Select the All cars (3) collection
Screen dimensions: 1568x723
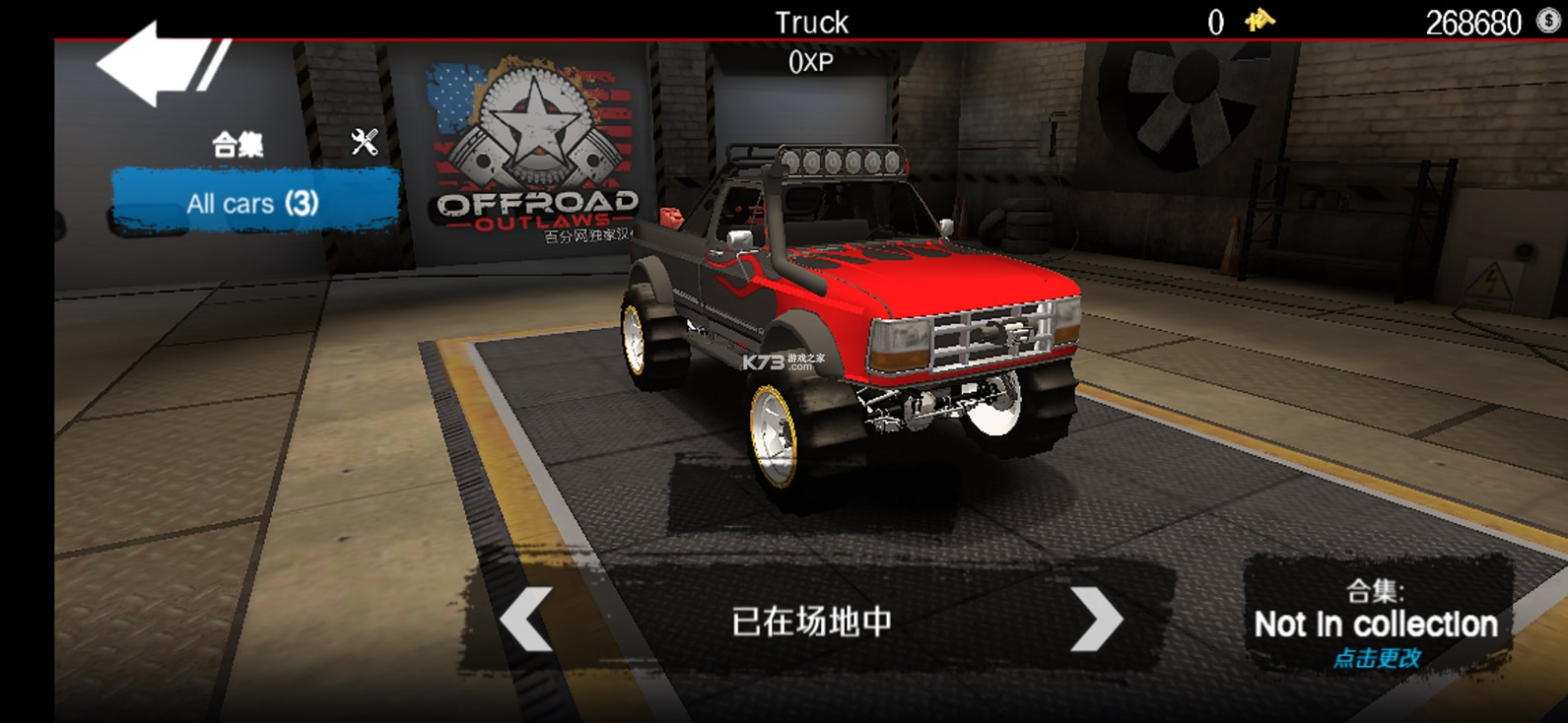click(x=253, y=203)
